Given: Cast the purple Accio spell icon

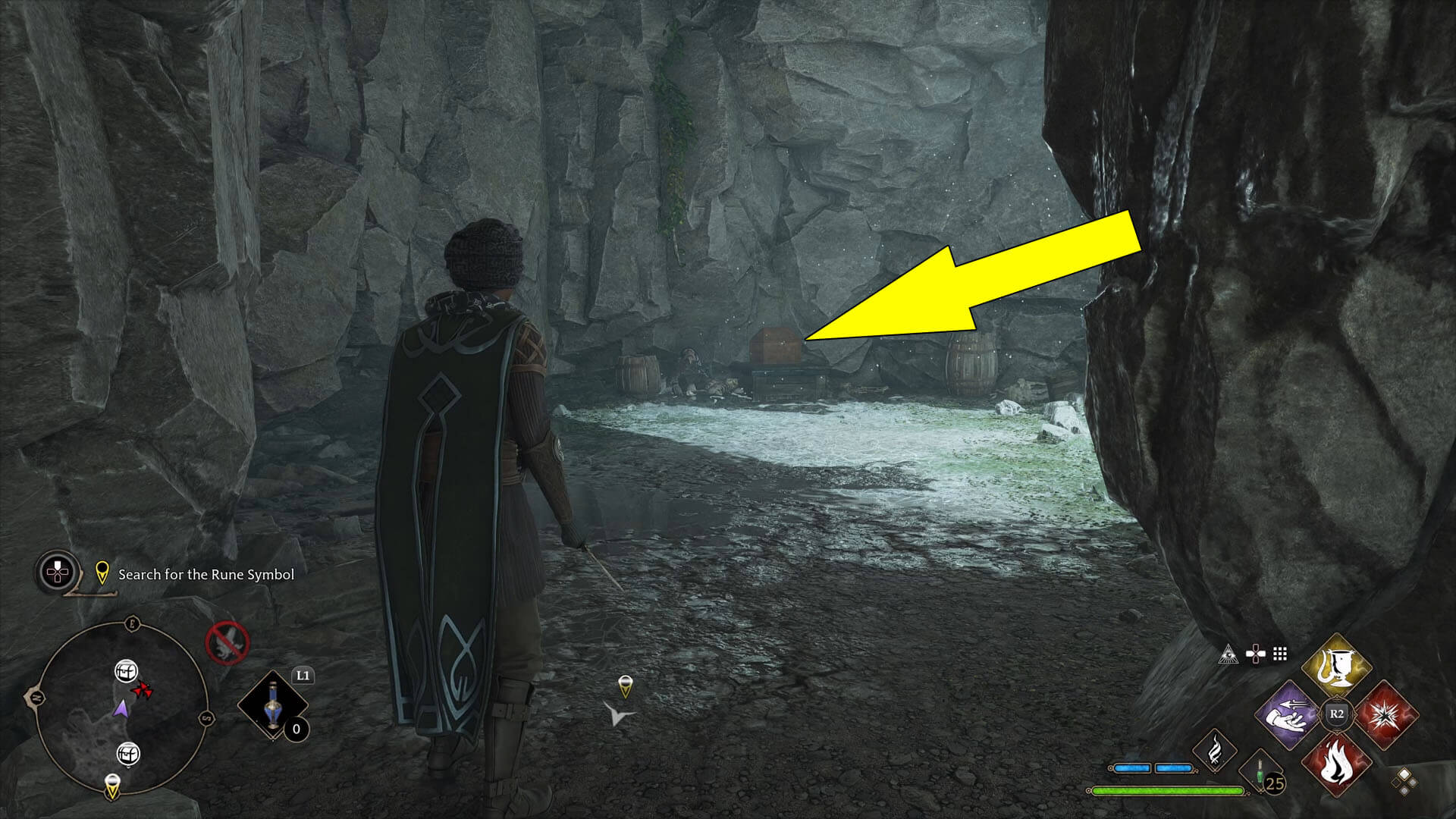Looking at the screenshot, I should 1288,715.
